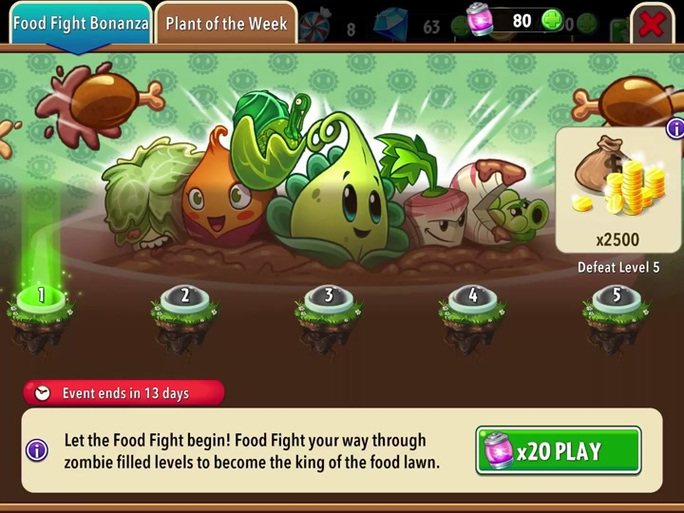The image size is (684, 513).
Task: Start the level with x20 Play button
Action: (558, 450)
